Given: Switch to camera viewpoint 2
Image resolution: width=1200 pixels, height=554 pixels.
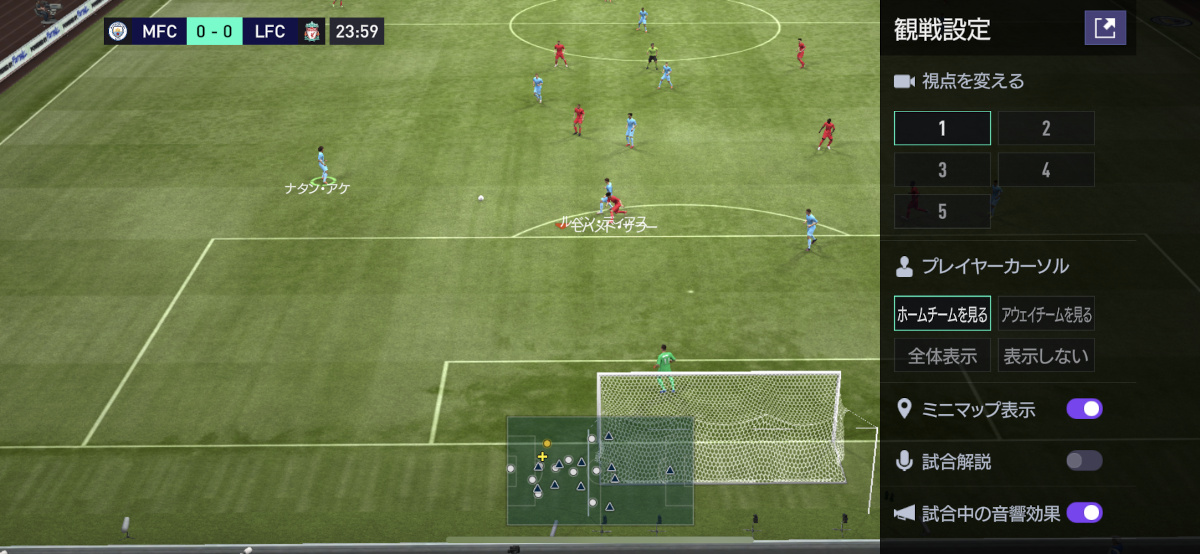Looking at the screenshot, I should tap(1046, 128).
